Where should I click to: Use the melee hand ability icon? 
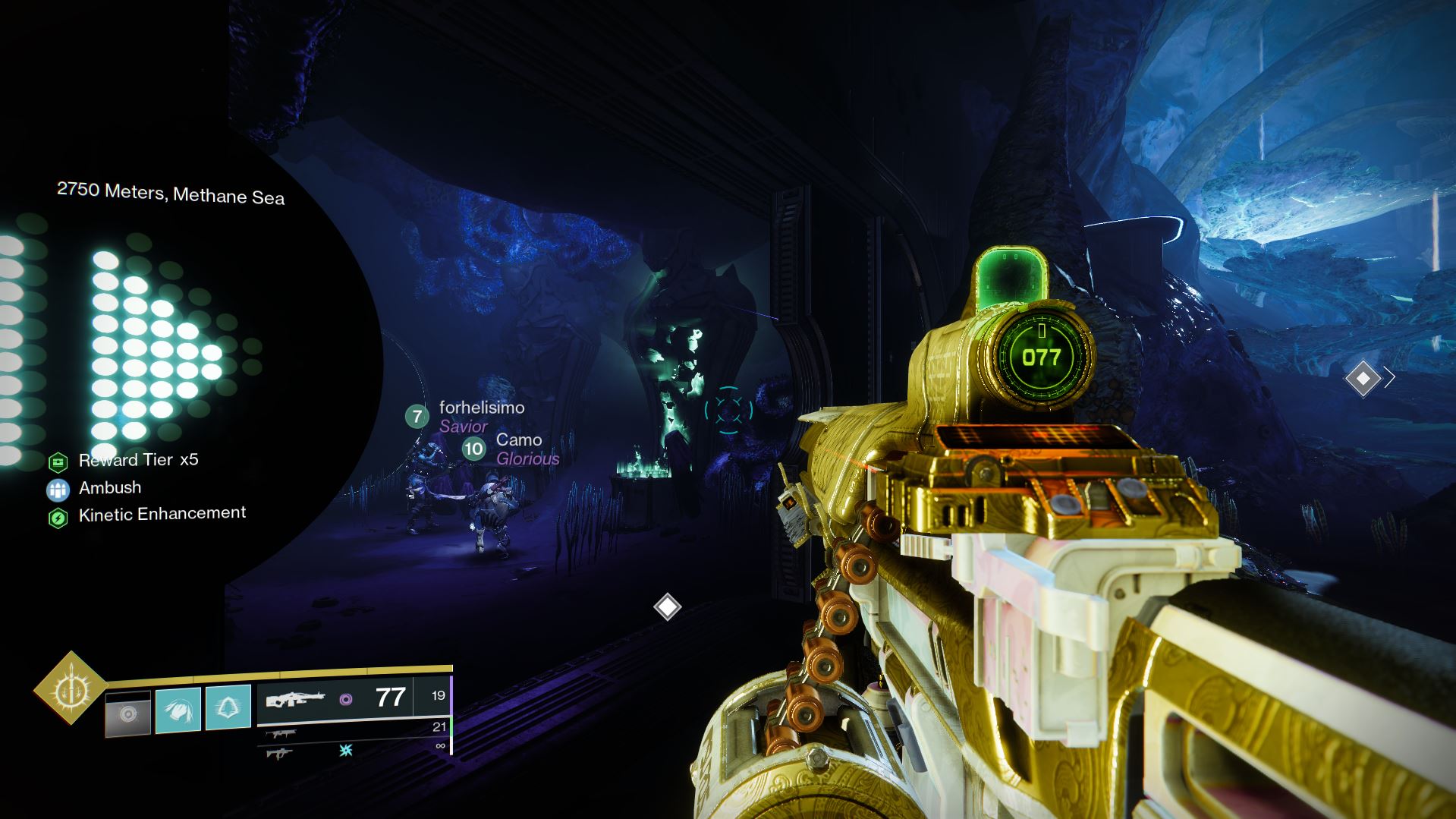[x=178, y=710]
